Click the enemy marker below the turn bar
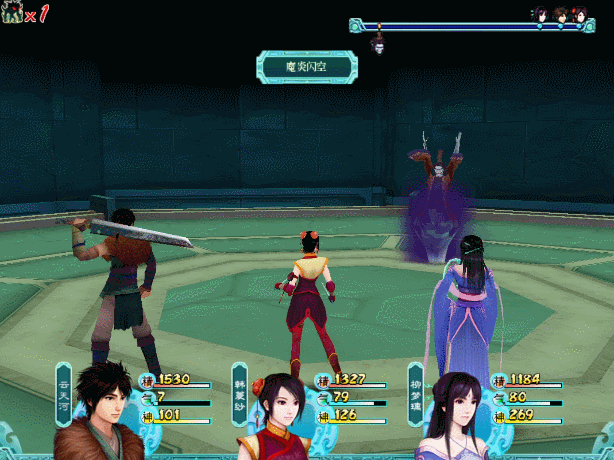The image size is (614, 460). point(379,45)
